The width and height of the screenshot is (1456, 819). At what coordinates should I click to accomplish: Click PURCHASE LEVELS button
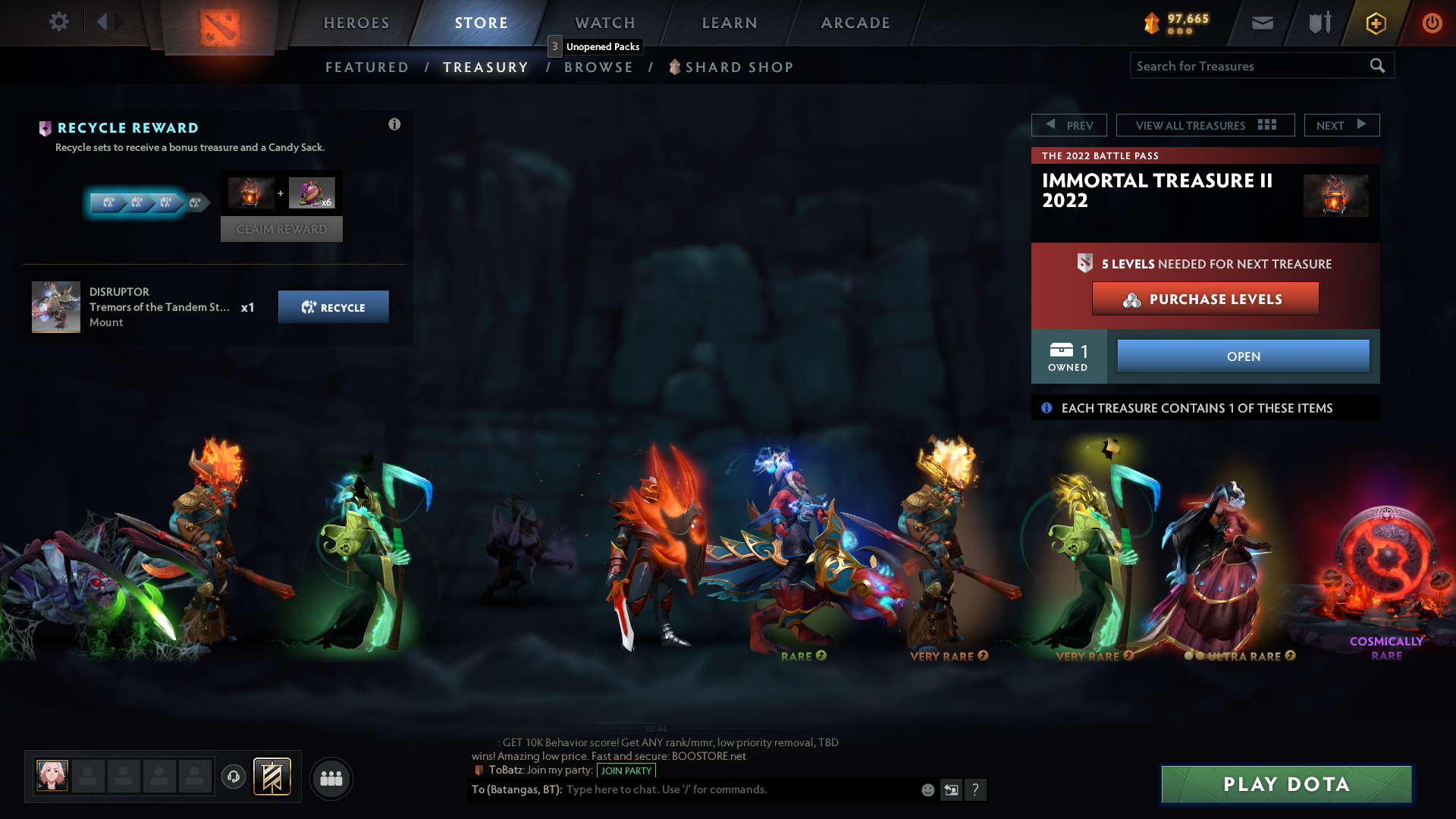click(1205, 299)
